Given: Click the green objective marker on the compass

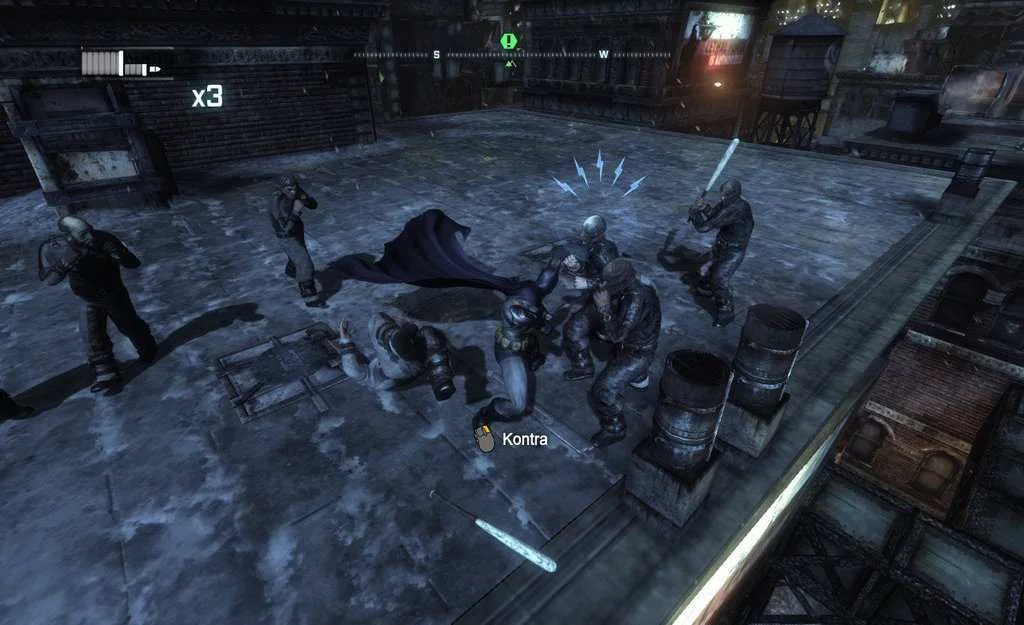Looking at the screenshot, I should 509,41.
